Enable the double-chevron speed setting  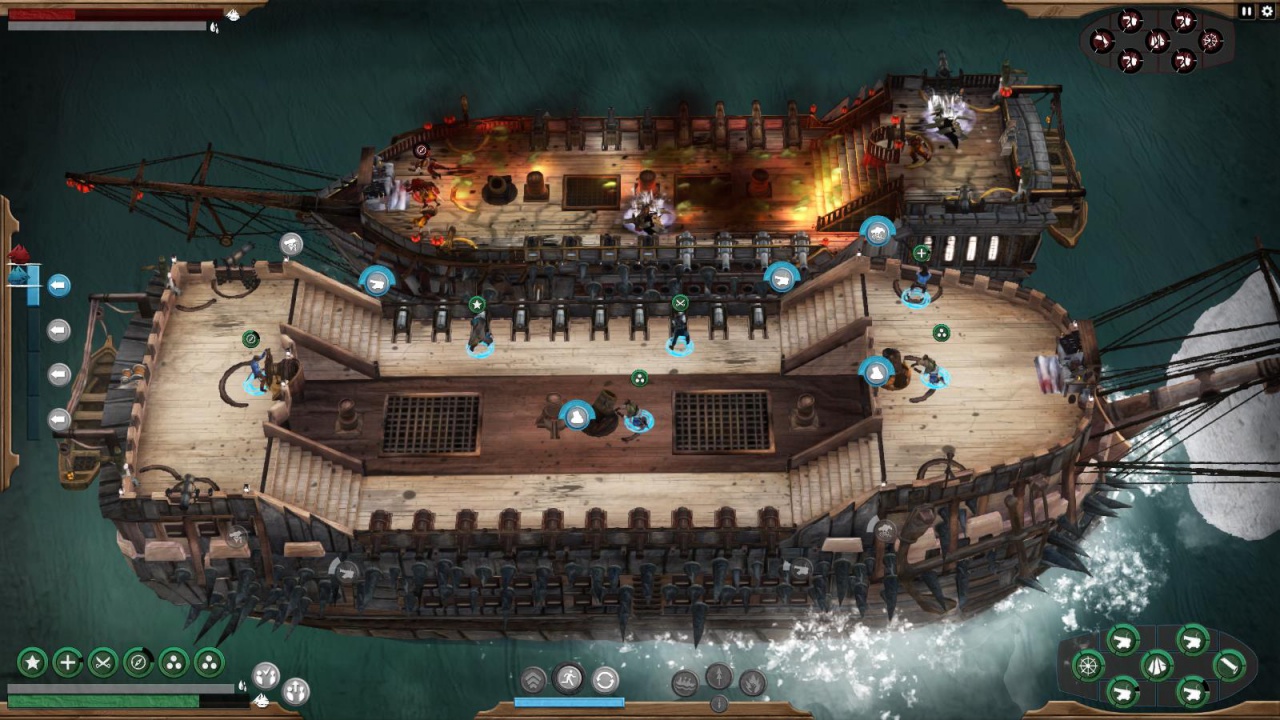[533, 678]
